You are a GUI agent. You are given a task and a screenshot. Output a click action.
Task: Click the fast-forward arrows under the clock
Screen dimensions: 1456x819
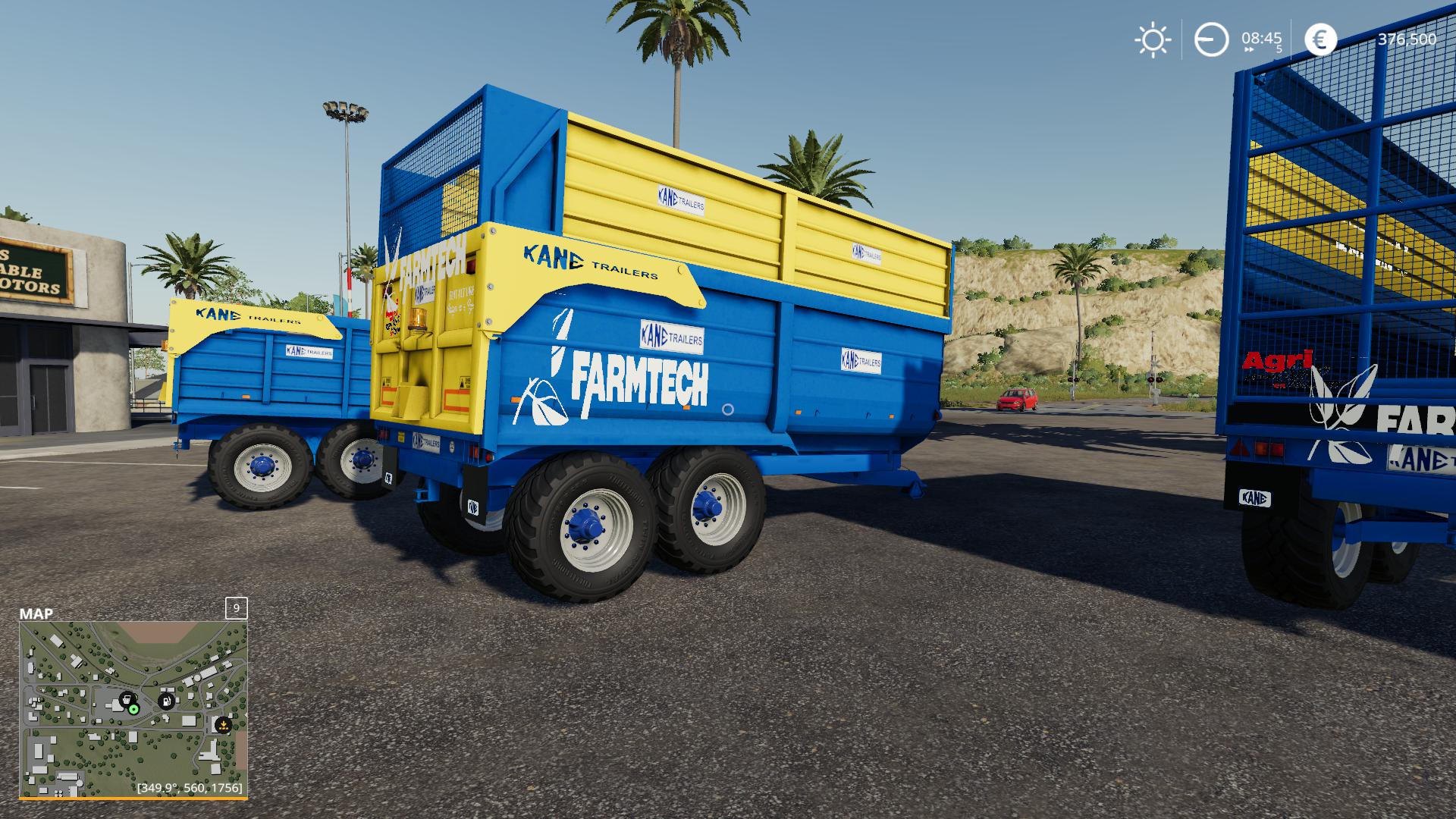pyautogui.click(x=1249, y=49)
